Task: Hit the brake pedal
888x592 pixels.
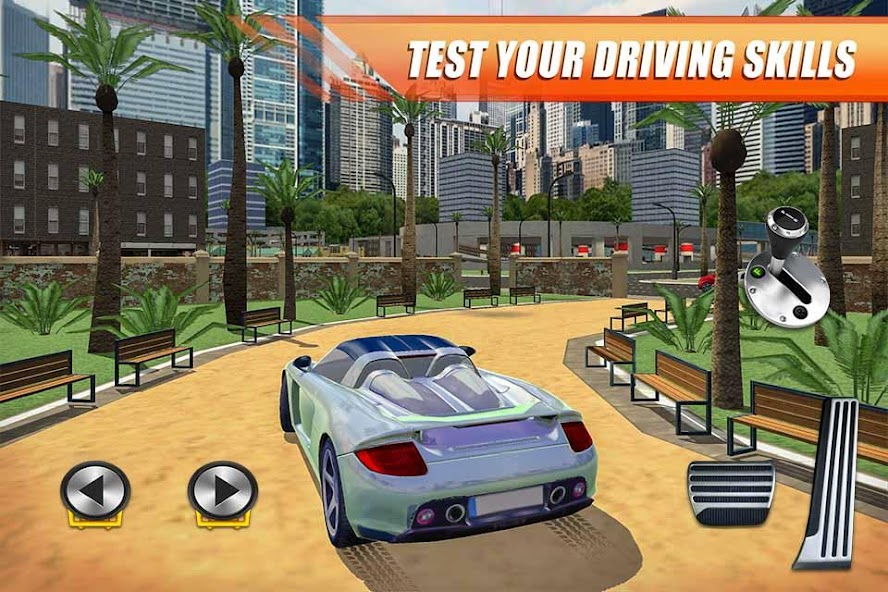Action: tap(730, 493)
